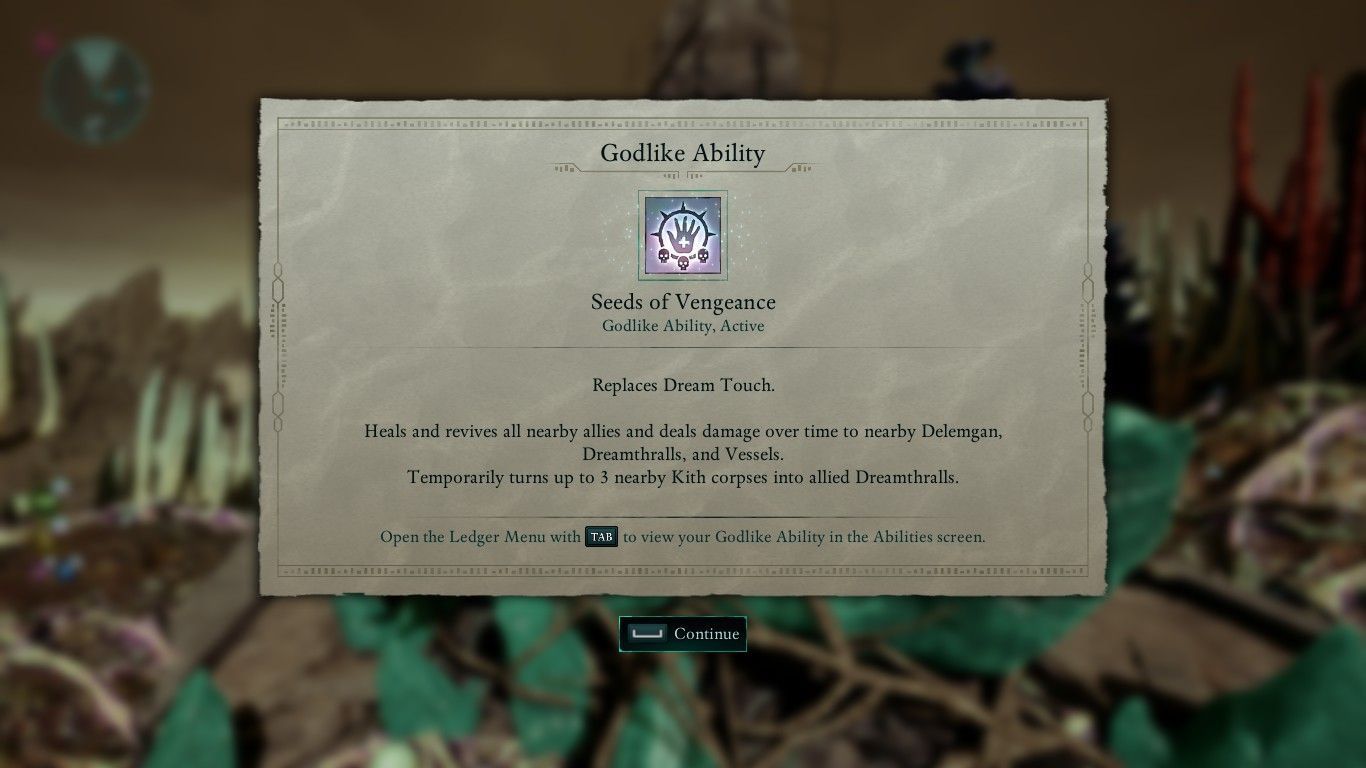Click the skull emblem on the ability icon
1366x768 pixels.
683,262
